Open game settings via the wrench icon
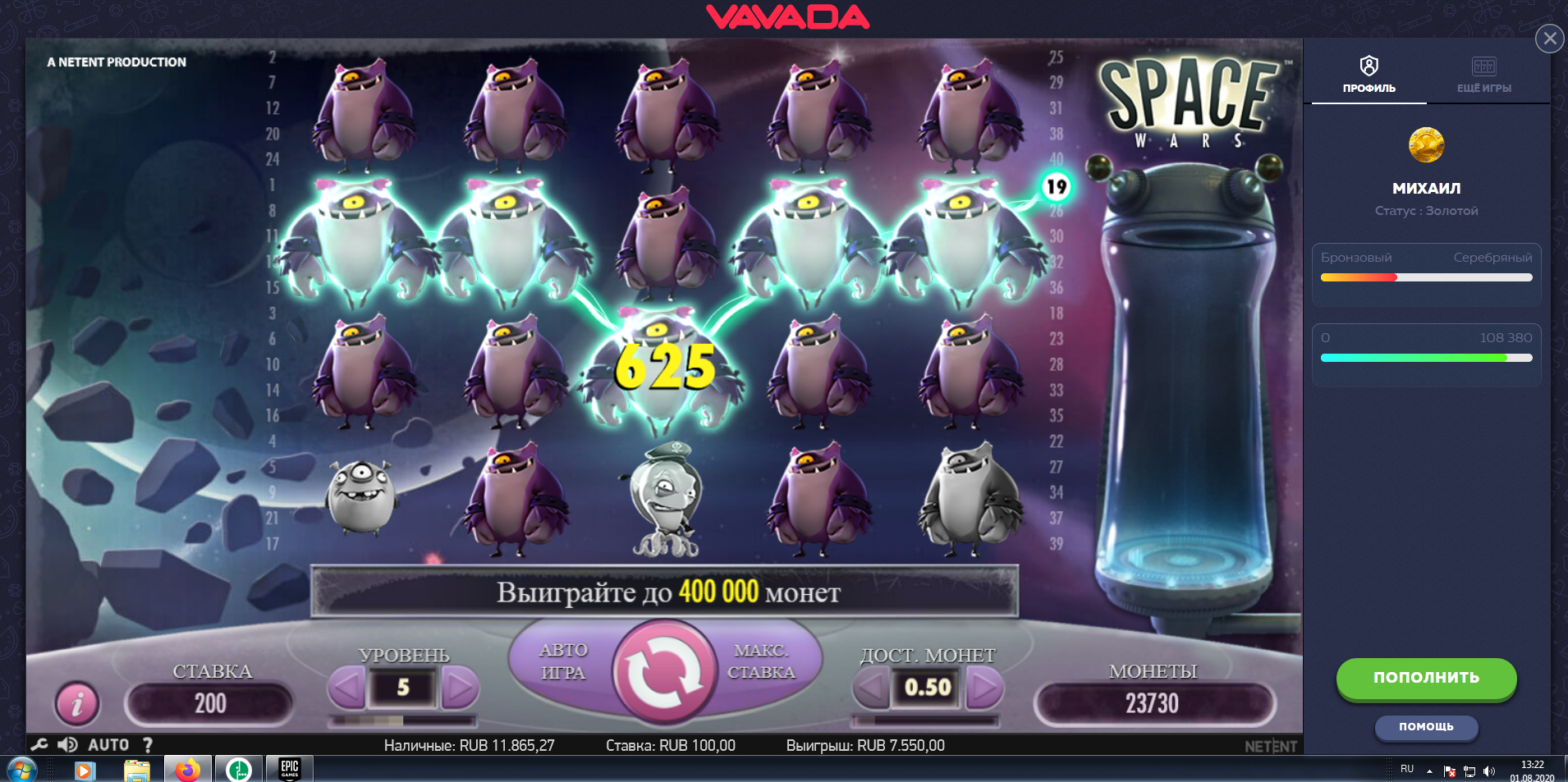This screenshot has width=1568, height=782. (39, 744)
